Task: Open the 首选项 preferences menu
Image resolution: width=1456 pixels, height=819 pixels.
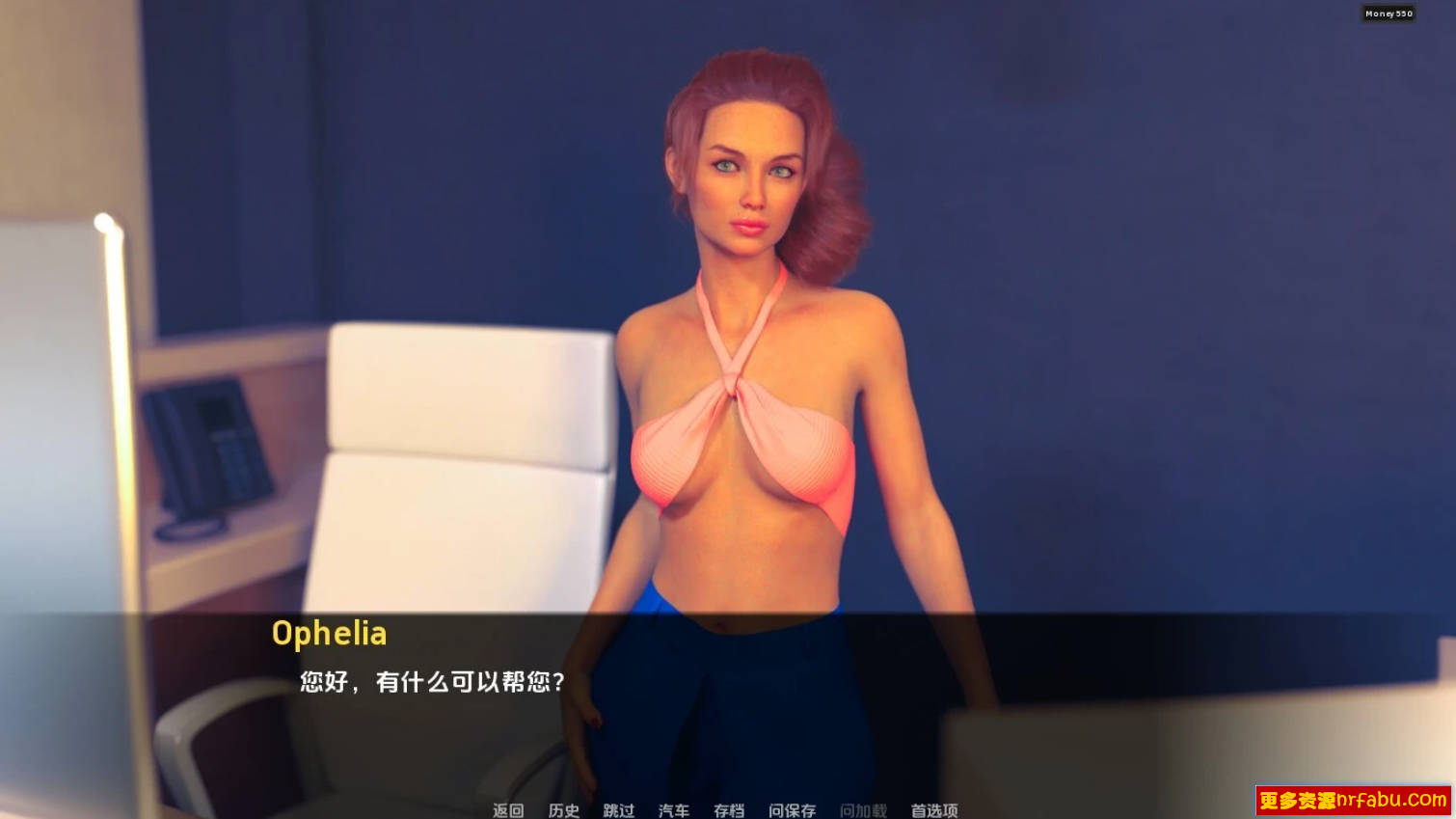Action: click(932, 812)
